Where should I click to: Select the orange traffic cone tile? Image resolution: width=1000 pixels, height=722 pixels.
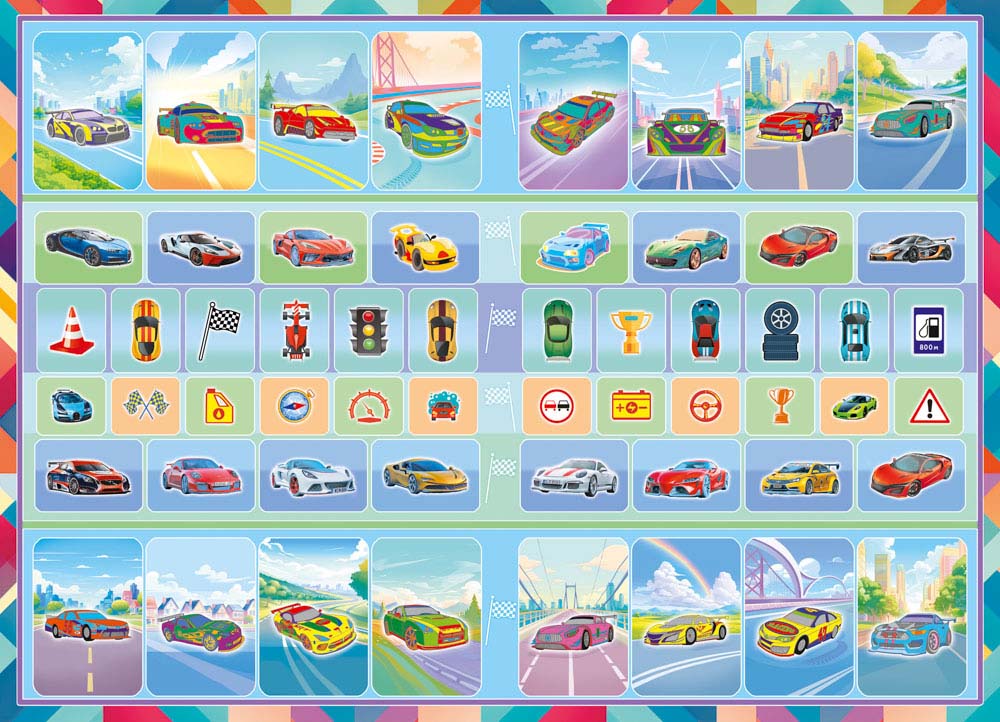pyautogui.click(x=71, y=329)
